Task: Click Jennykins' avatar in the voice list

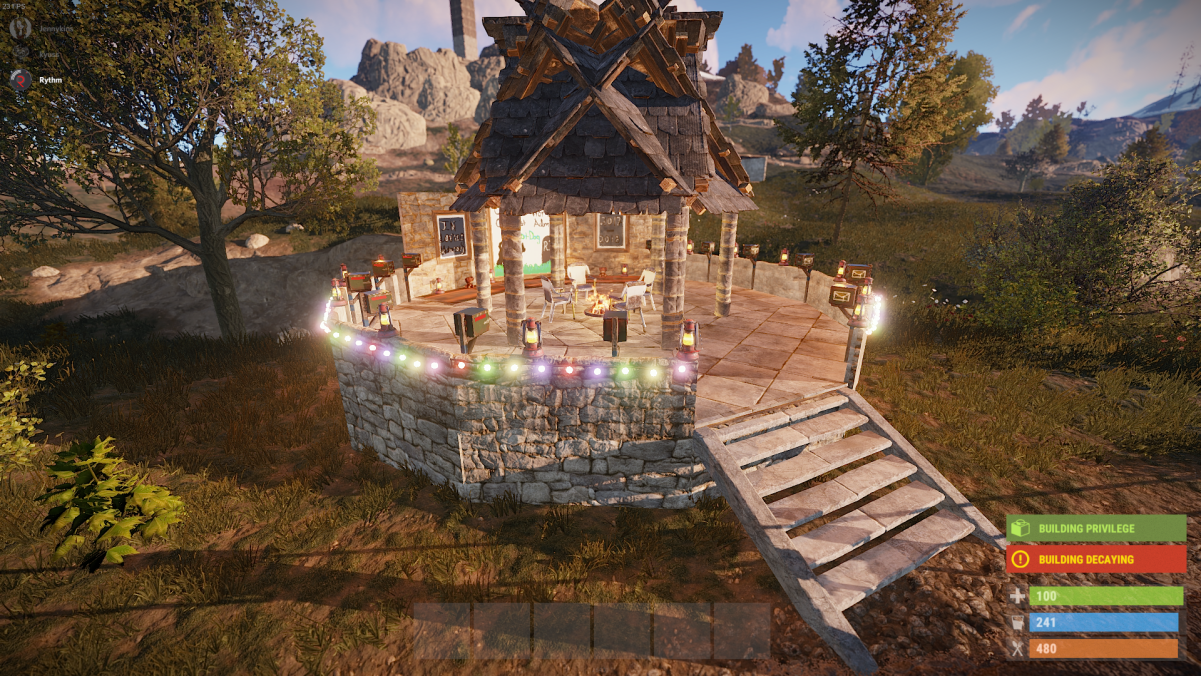Action: point(20,28)
